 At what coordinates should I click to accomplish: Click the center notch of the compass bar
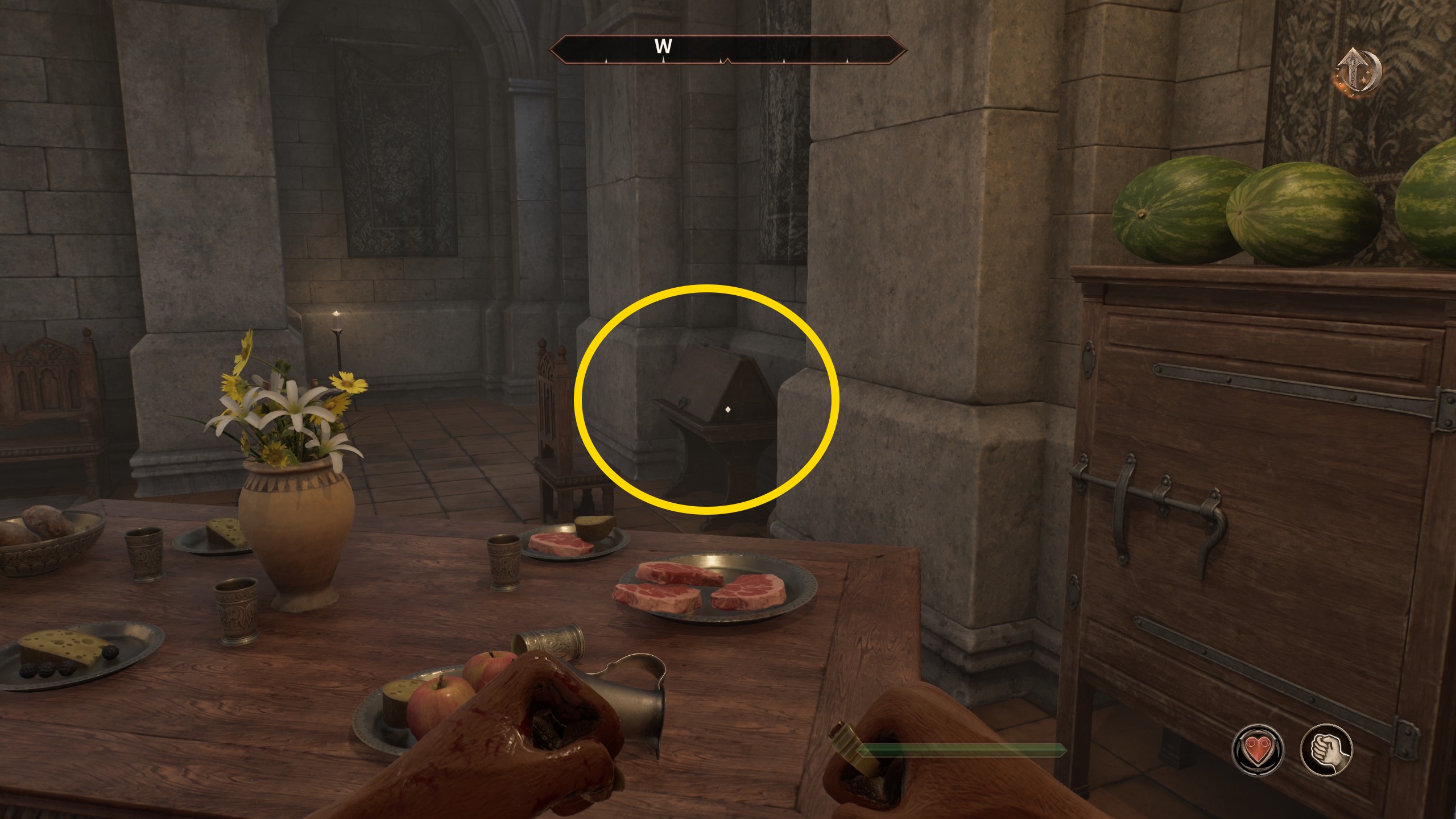[x=728, y=59]
